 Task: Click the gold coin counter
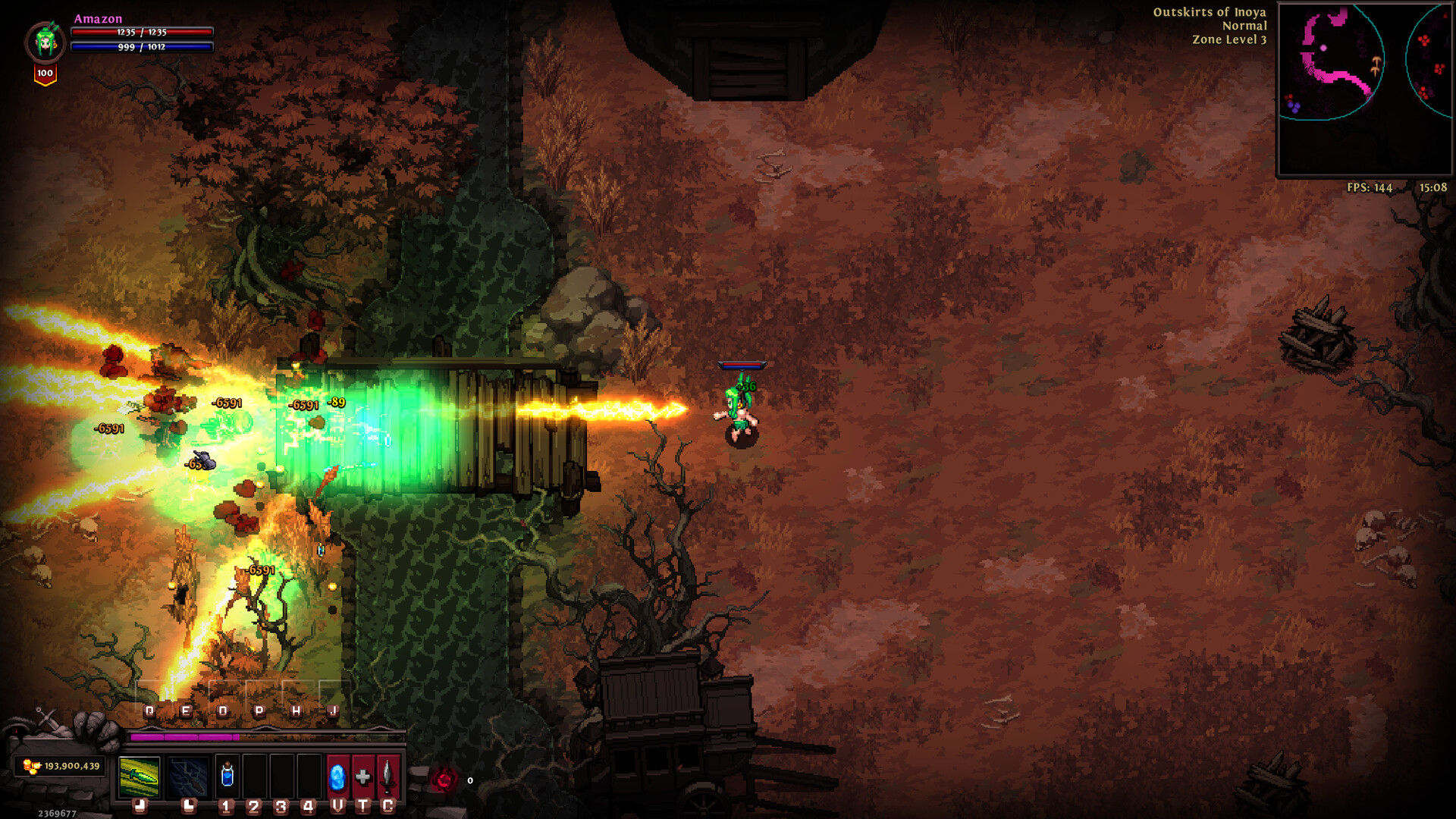coord(61,766)
